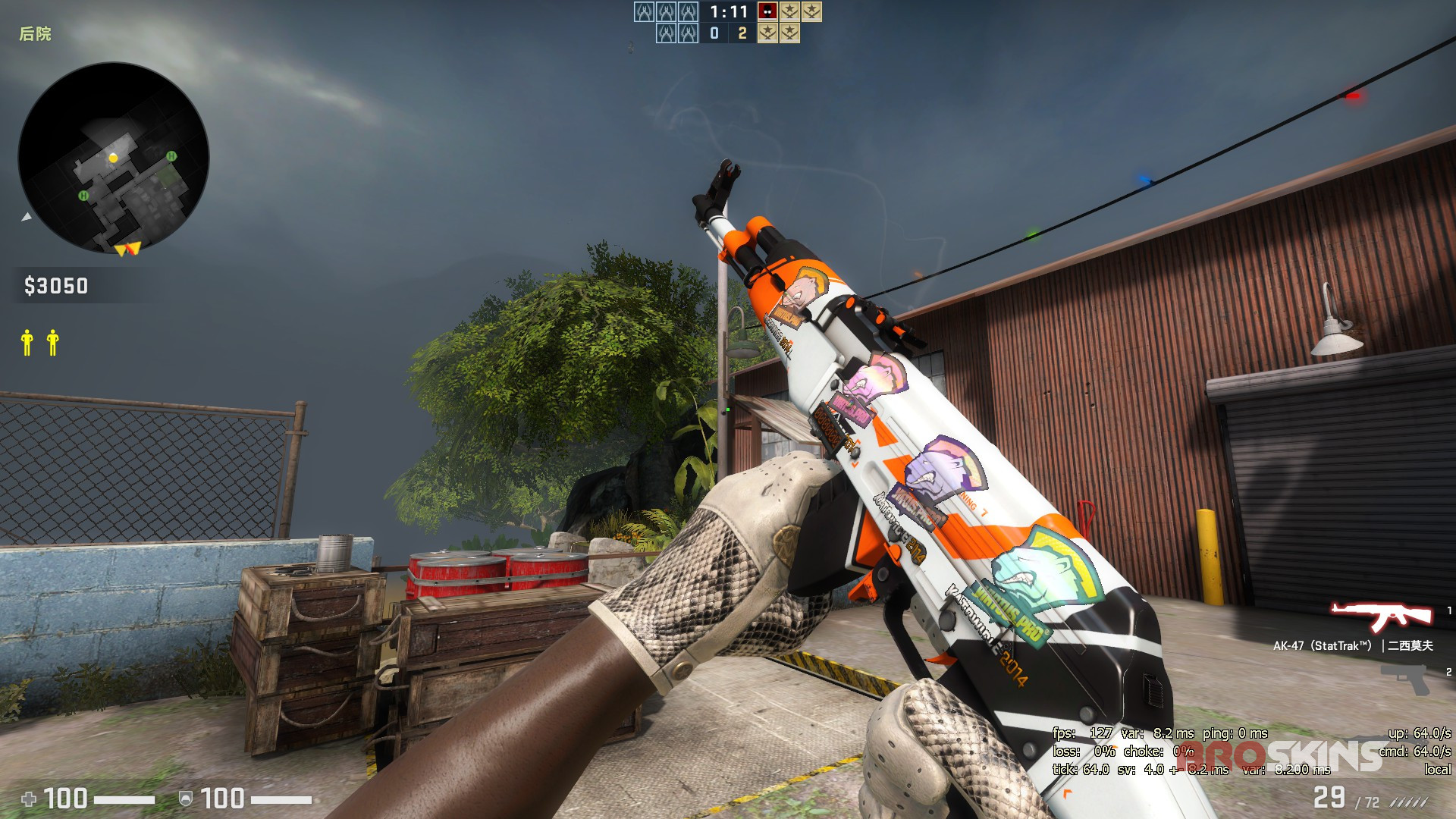Select the pistol secondary weapon slot

tap(1405, 679)
